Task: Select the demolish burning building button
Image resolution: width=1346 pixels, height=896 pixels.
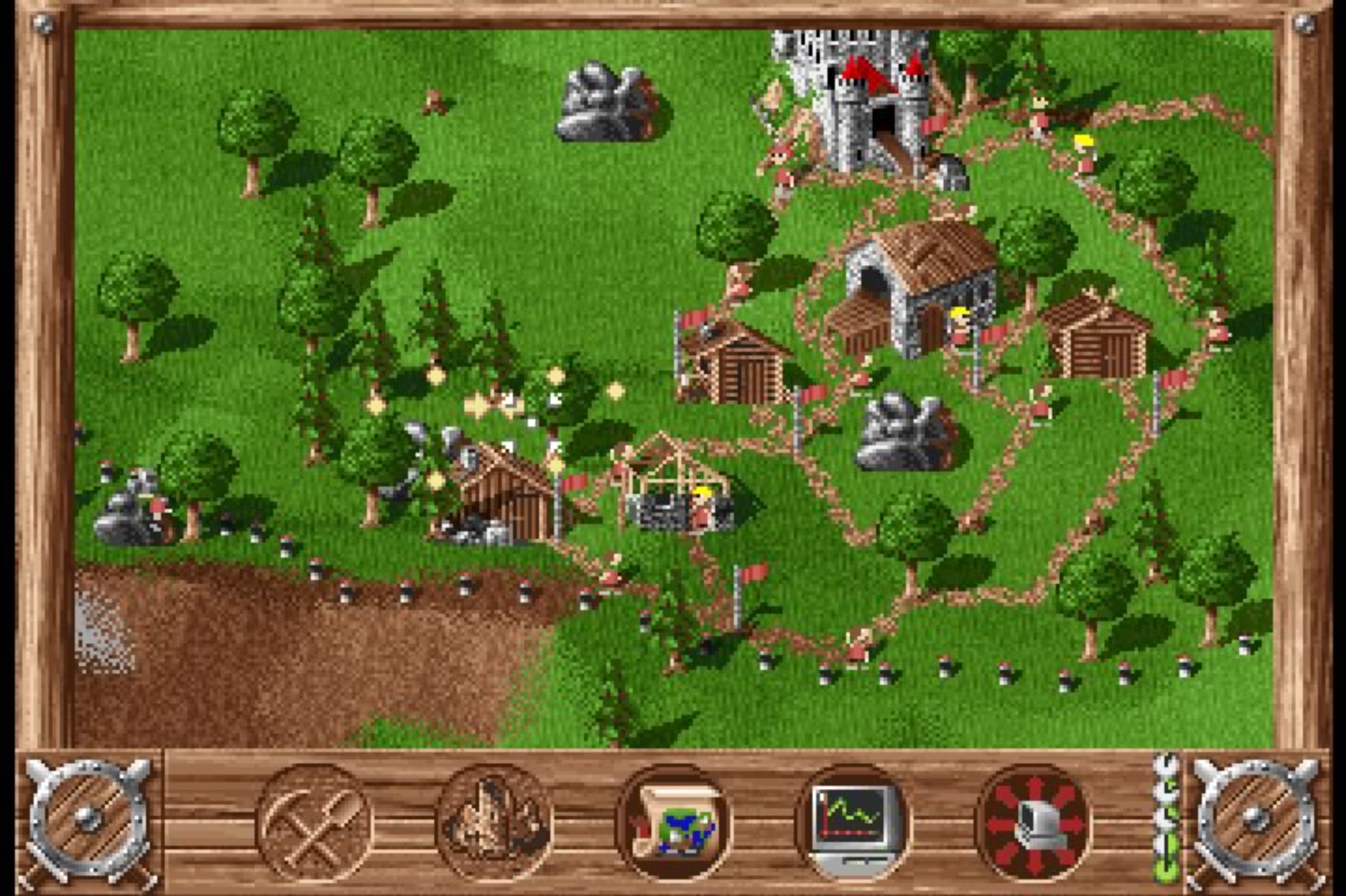Action: click(x=493, y=823)
